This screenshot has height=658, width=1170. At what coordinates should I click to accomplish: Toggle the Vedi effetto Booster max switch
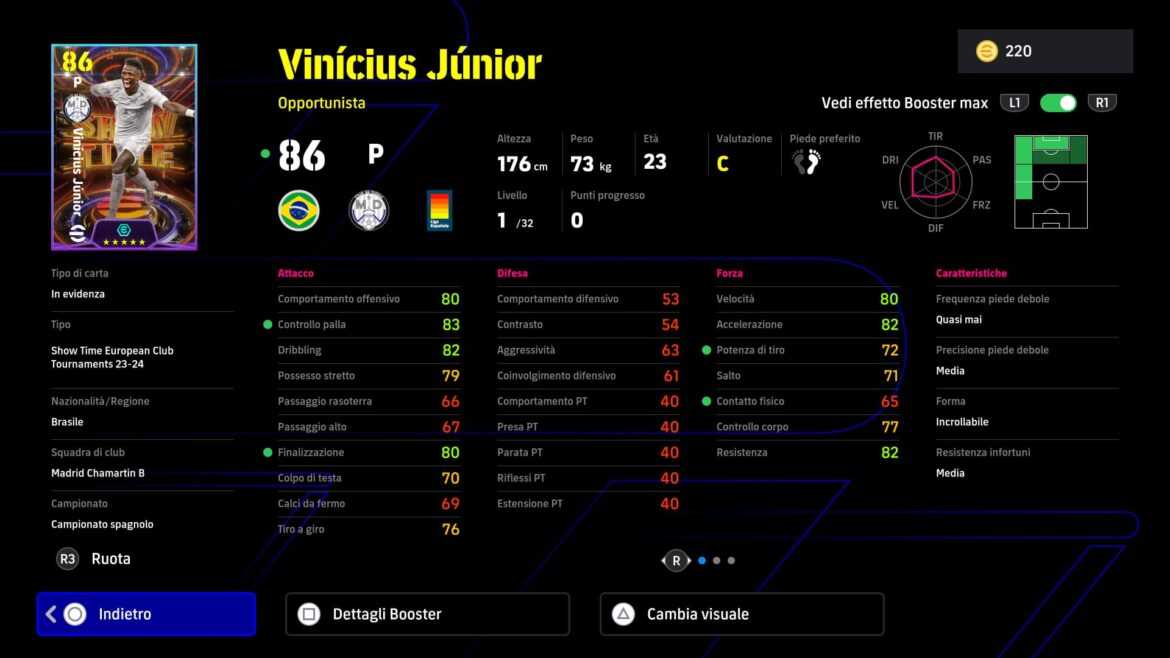1057,103
